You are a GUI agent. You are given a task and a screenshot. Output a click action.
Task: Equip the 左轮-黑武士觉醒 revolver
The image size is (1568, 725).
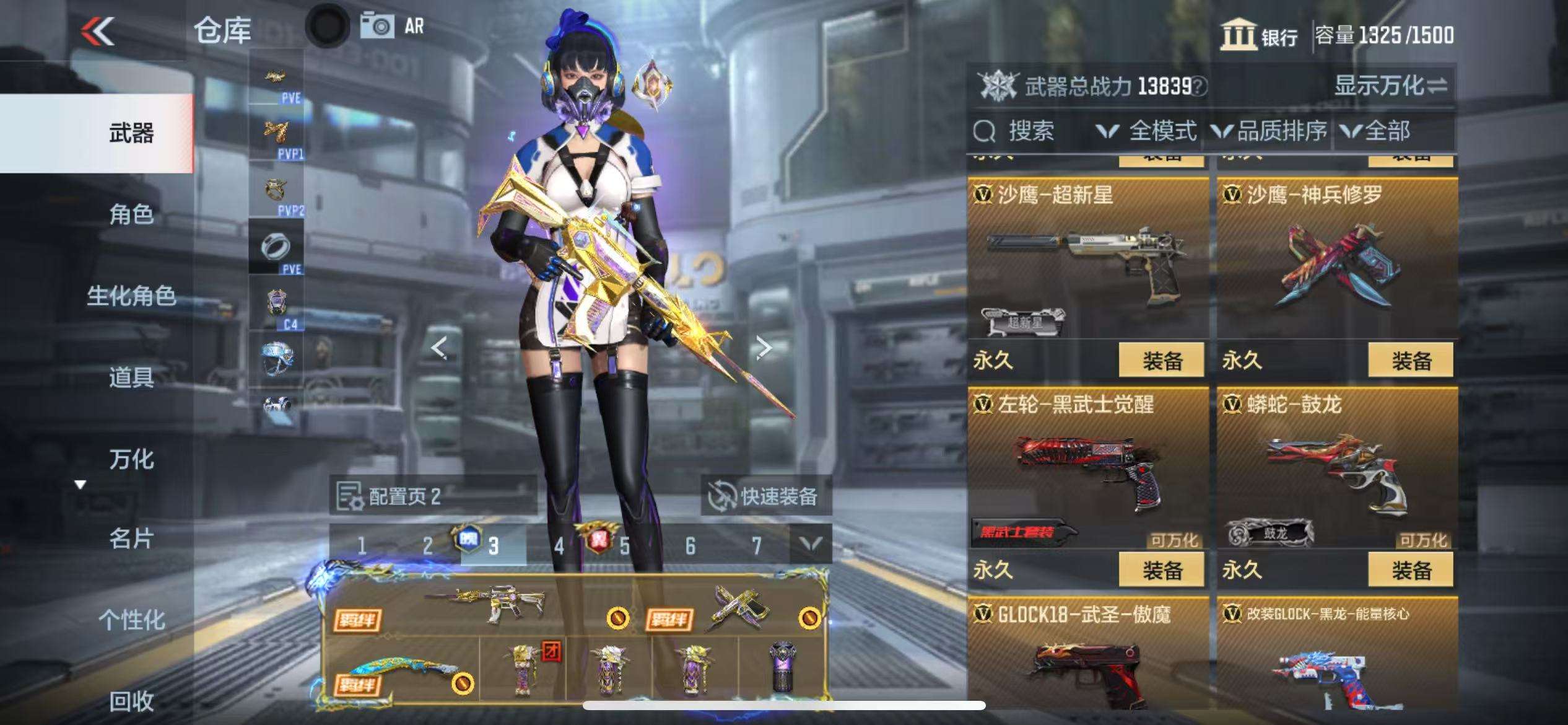[1161, 569]
